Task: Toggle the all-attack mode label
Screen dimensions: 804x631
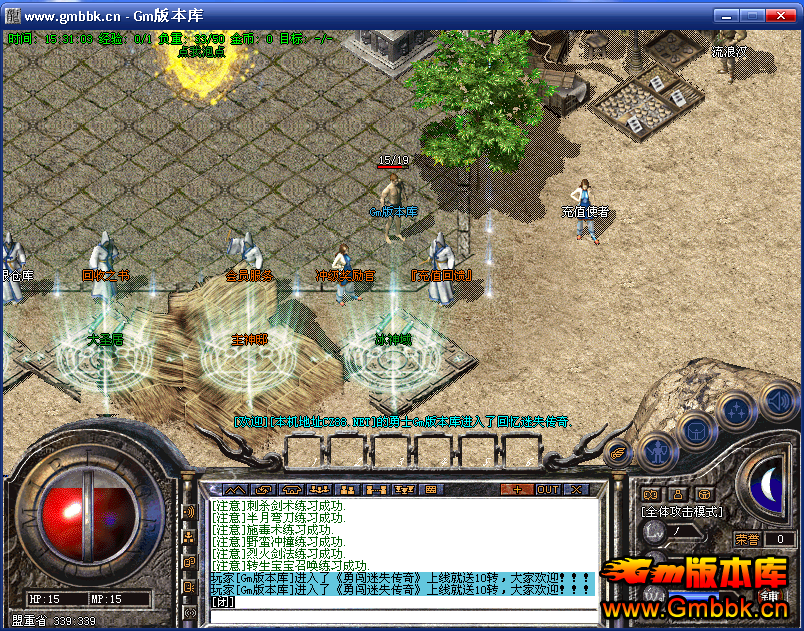Action: click(x=682, y=512)
